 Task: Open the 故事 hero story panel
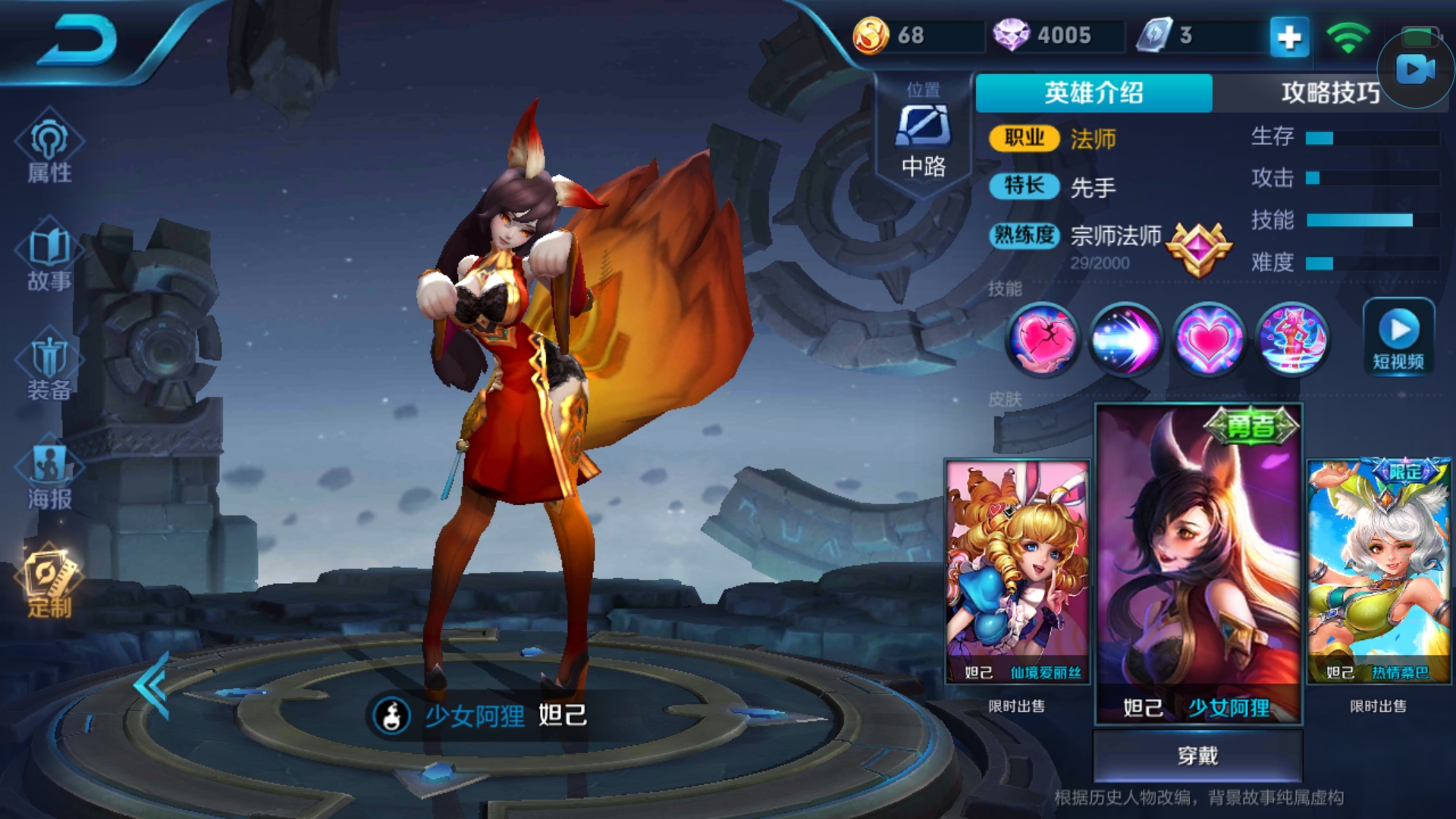point(50,258)
